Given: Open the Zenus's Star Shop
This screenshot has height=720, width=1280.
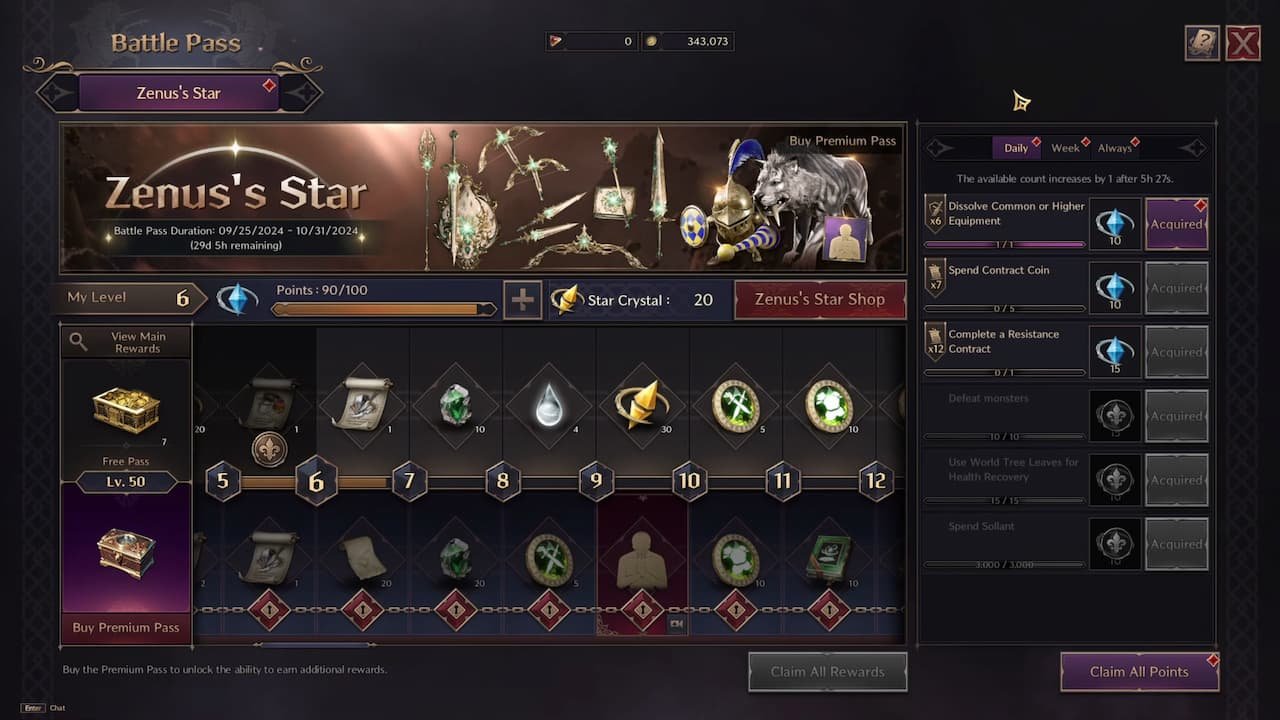Looking at the screenshot, I should pos(820,299).
